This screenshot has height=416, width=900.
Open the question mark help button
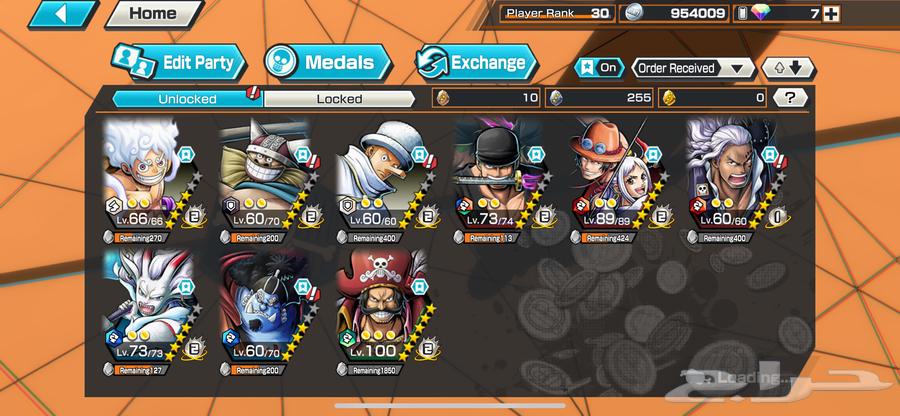point(792,98)
